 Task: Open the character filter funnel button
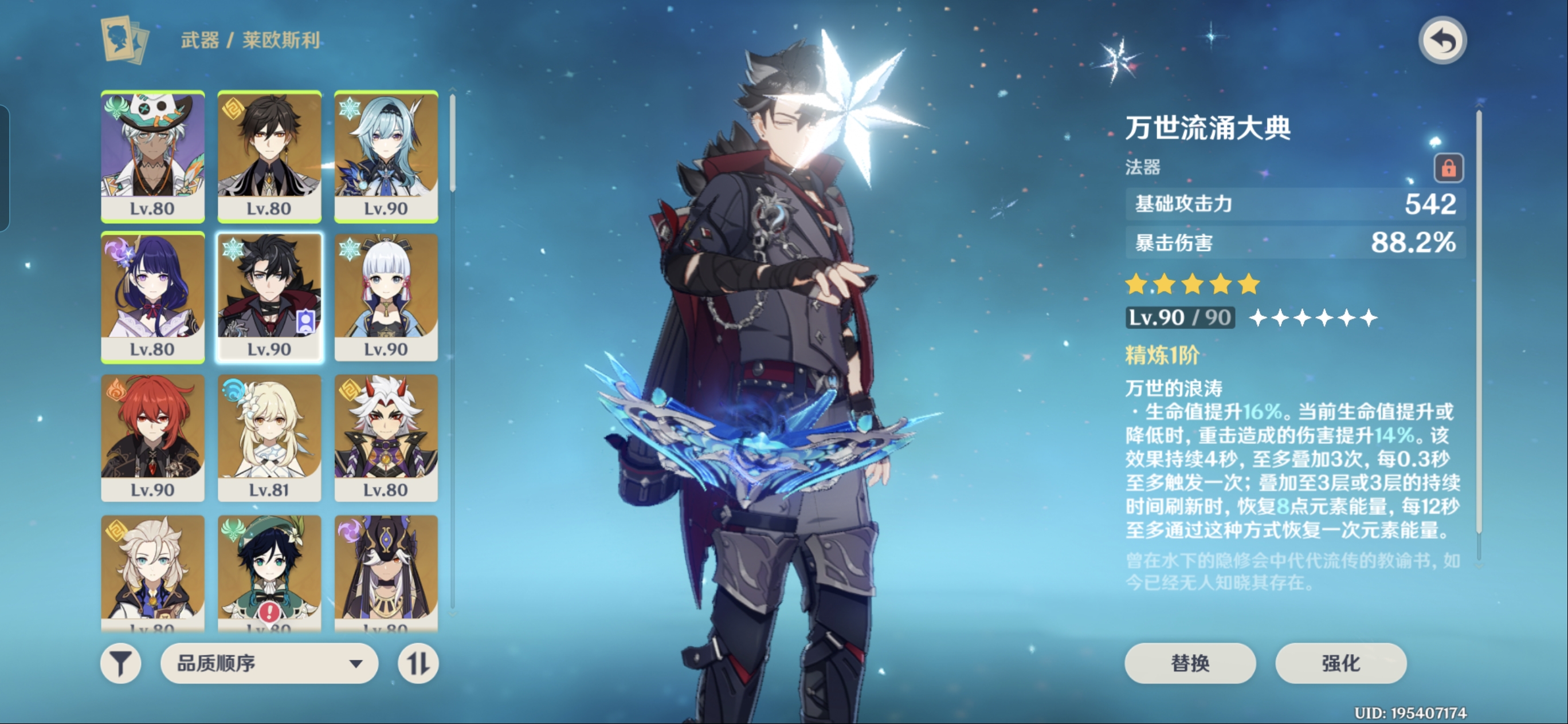pyautogui.click(x=120, y=663)
